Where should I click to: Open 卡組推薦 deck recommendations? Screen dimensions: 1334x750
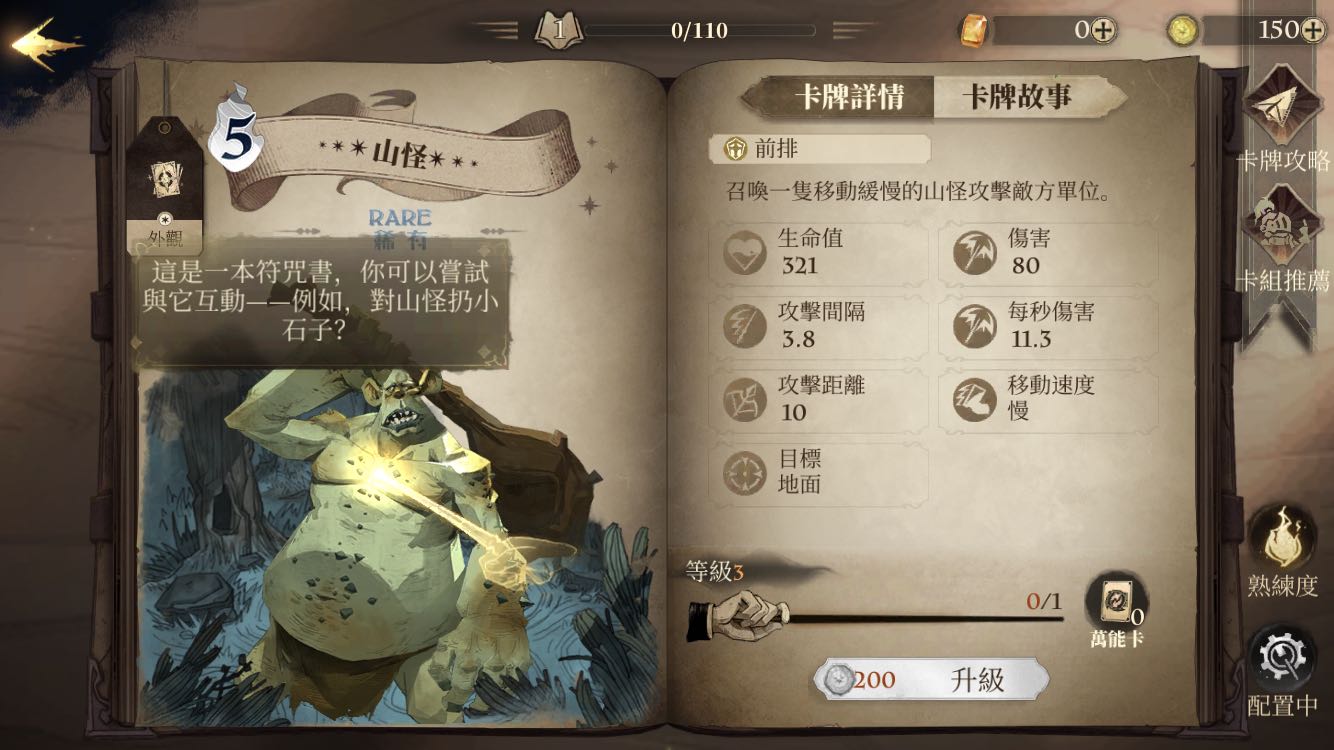click(1283, 240)
